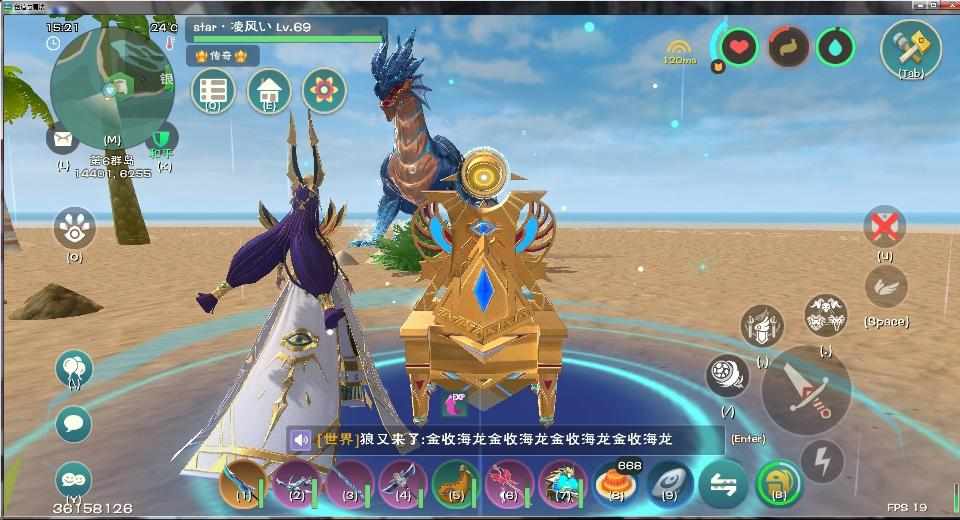Tap the sword attack button
960x520 pixels.
806,390
